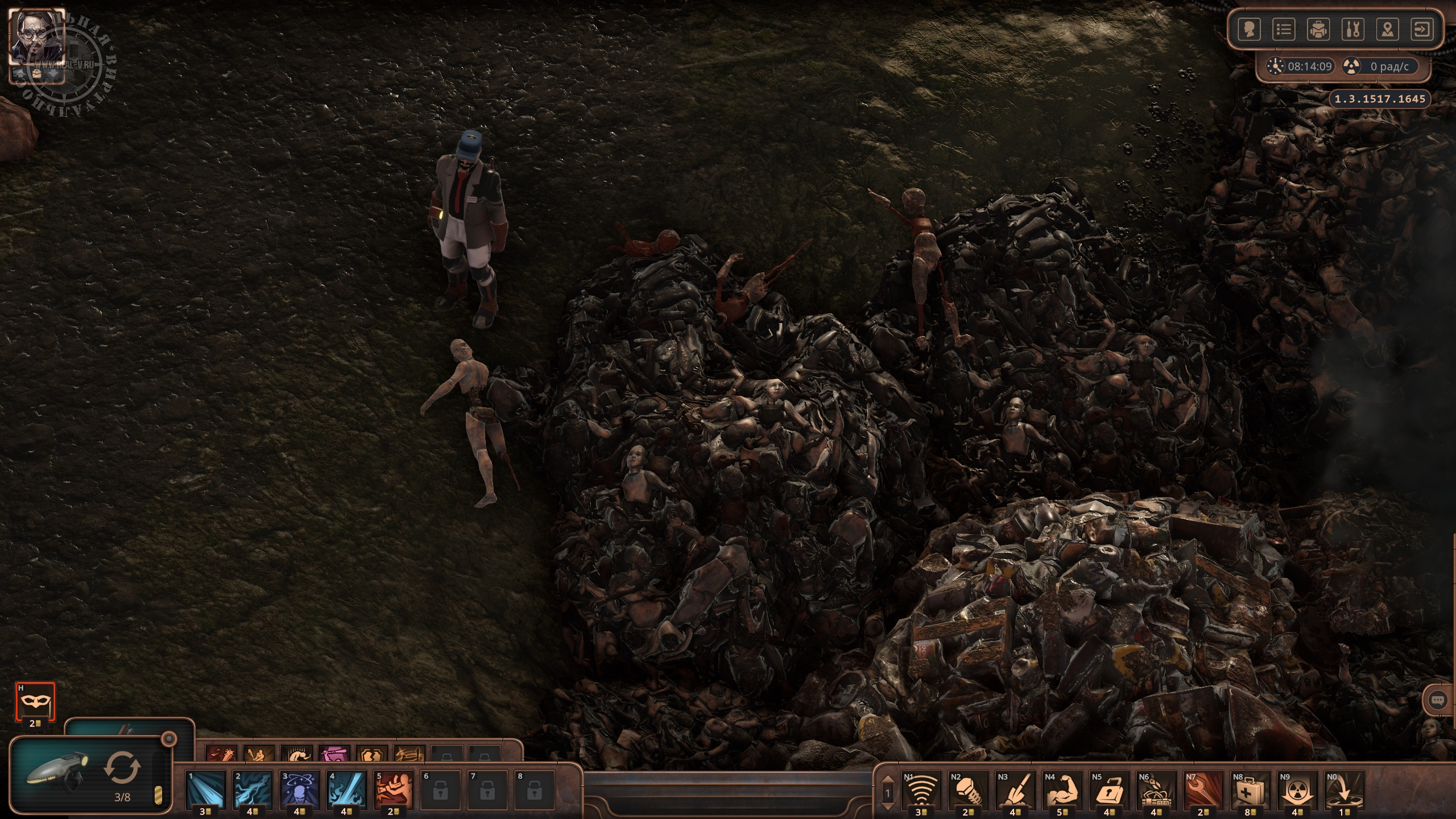Use the lightning ability in slot 2
The height and width of the screenshot is (819, 1456).
click(x=253, y=789)
